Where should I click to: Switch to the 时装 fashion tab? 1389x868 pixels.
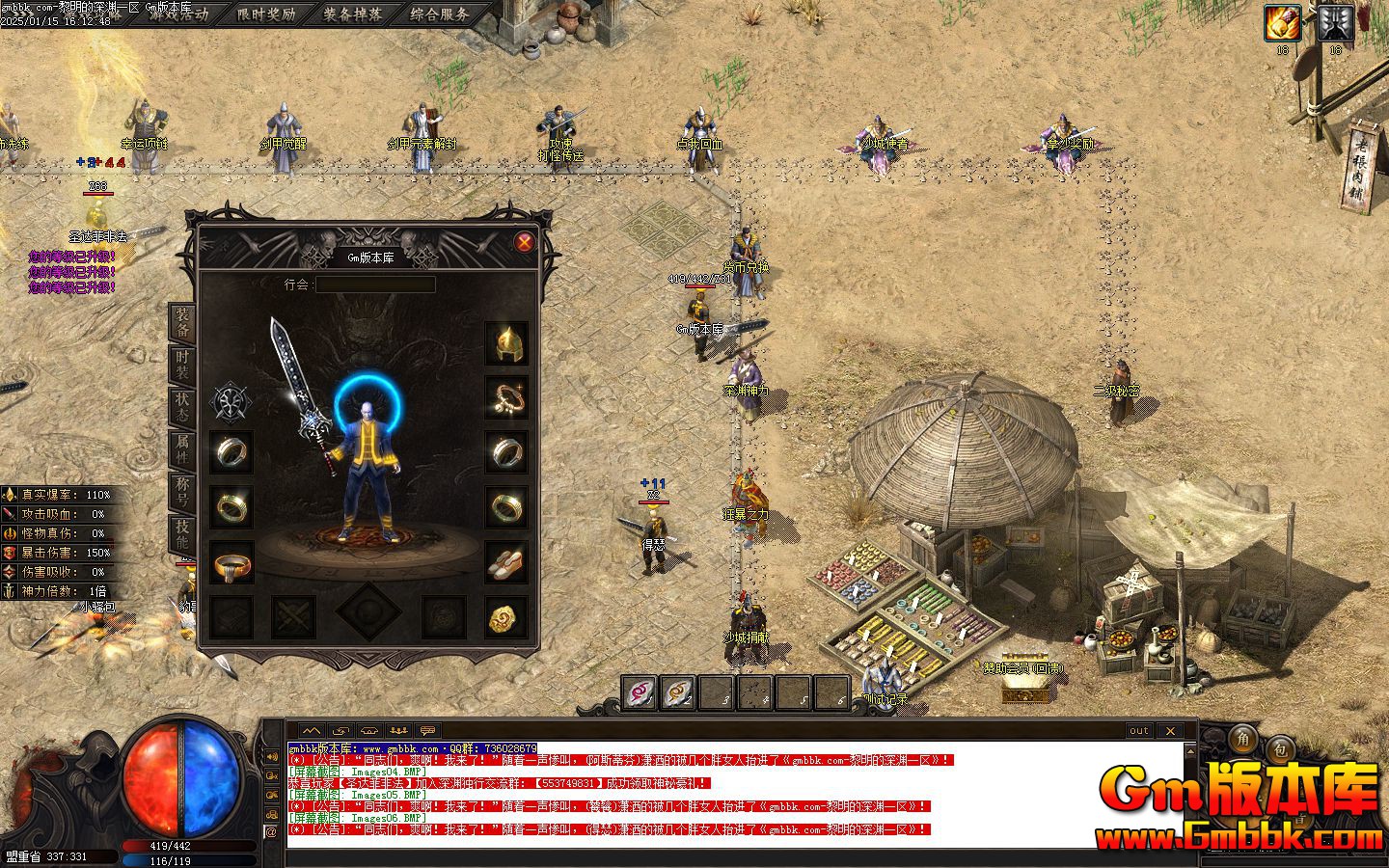coord(181,366)
